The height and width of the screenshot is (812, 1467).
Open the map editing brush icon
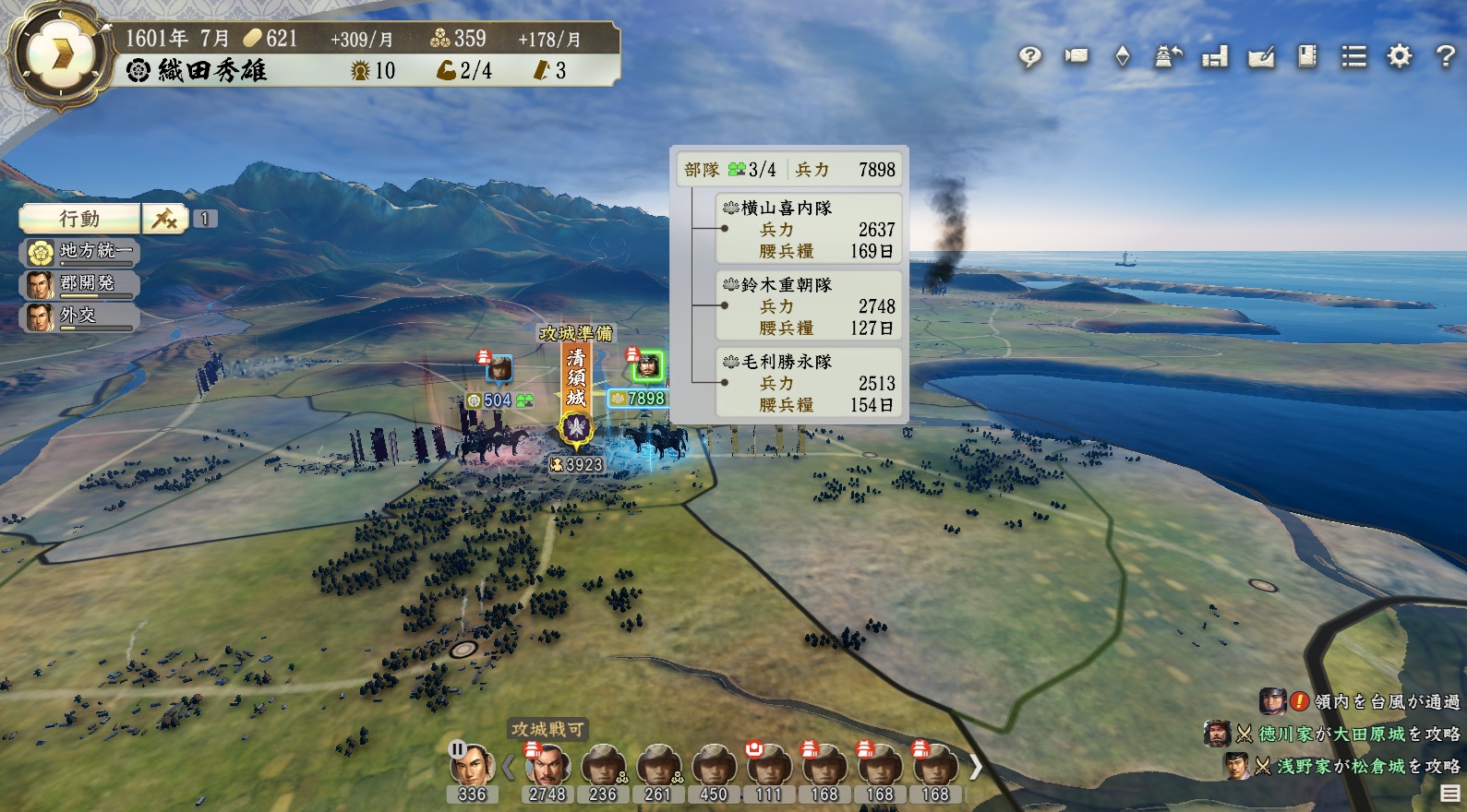1260,57
